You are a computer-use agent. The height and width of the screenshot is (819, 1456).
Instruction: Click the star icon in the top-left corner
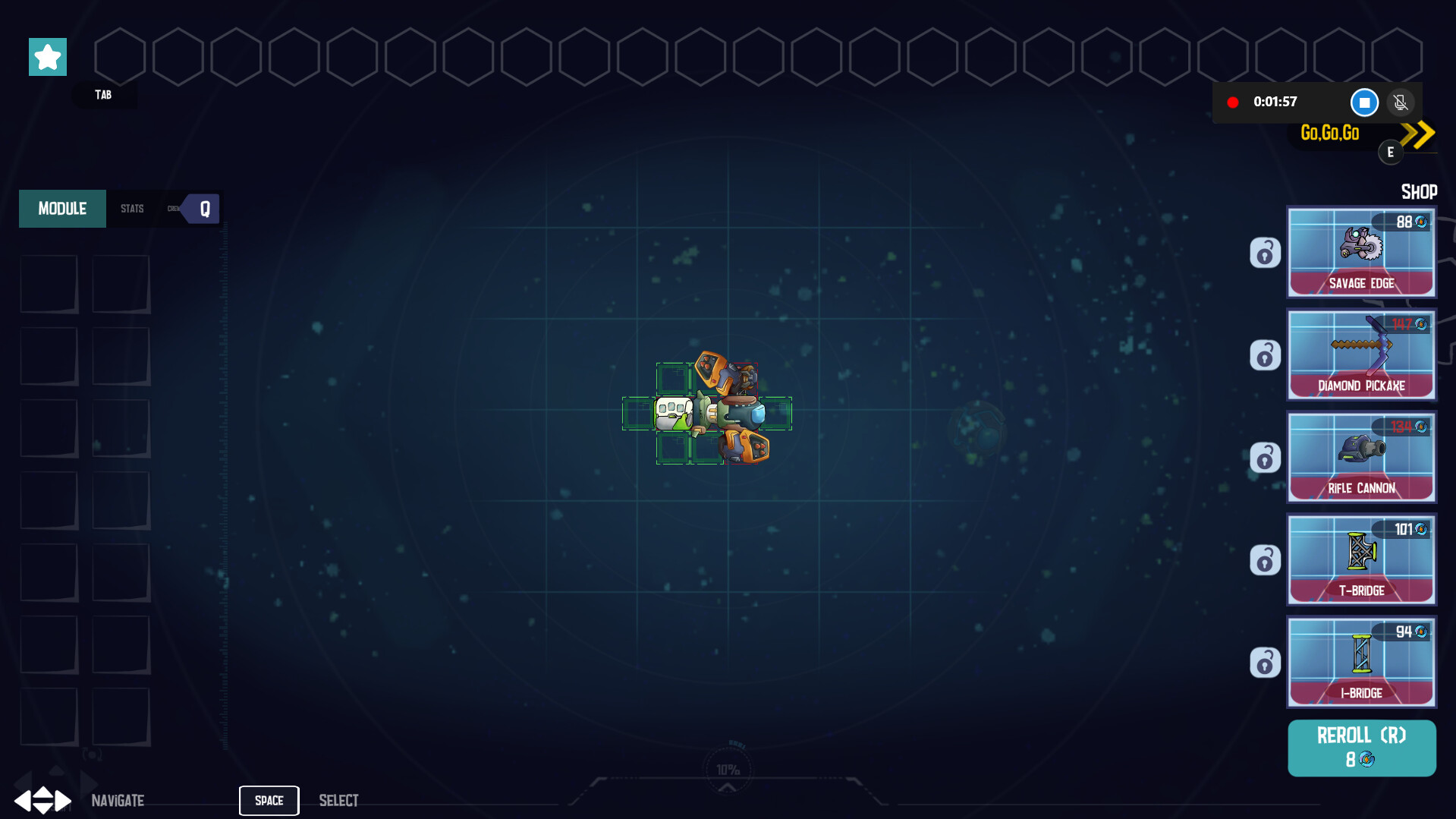pyautogui.click(x=47, y=56)
